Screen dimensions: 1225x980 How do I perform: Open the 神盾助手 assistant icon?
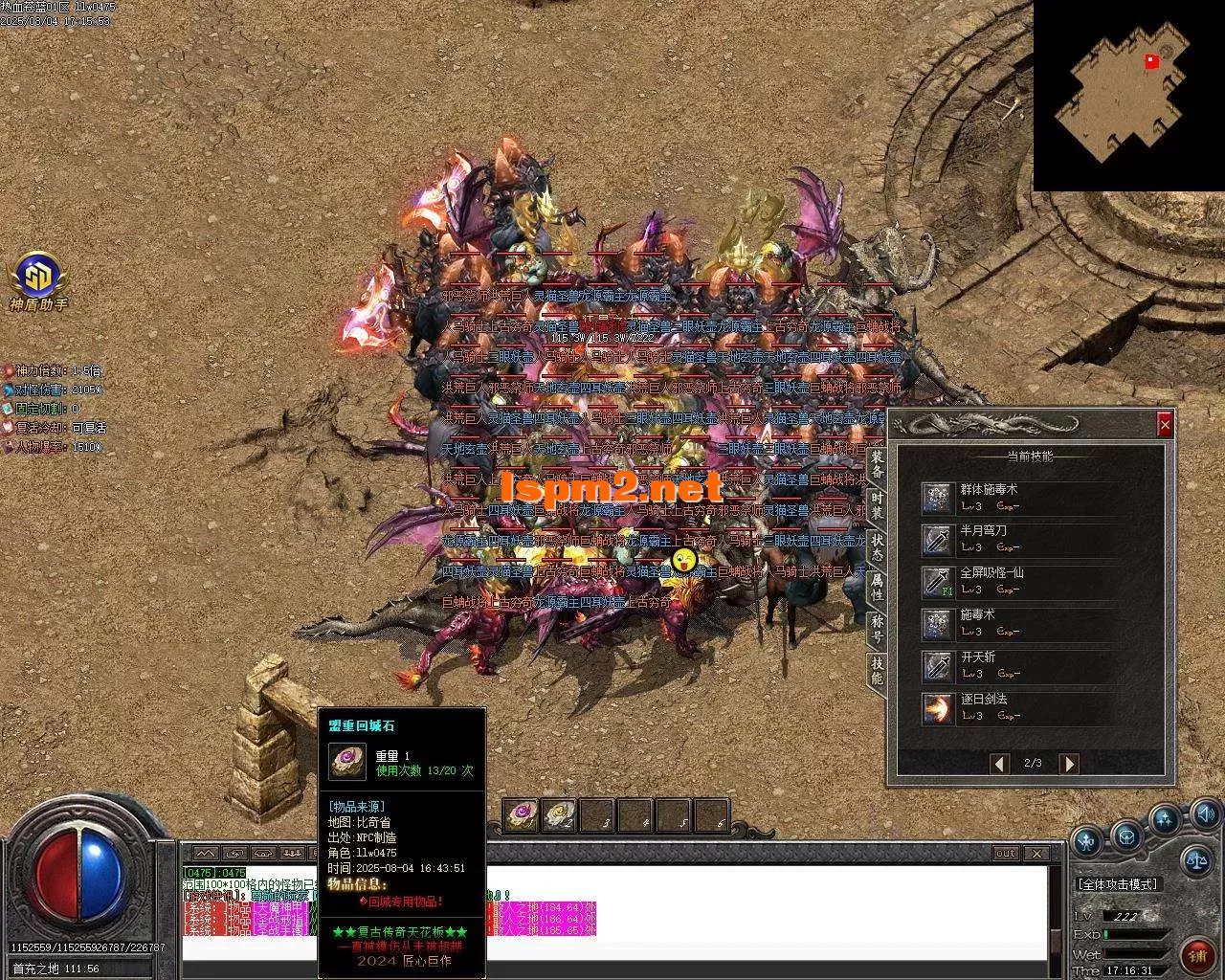point(38,277)
